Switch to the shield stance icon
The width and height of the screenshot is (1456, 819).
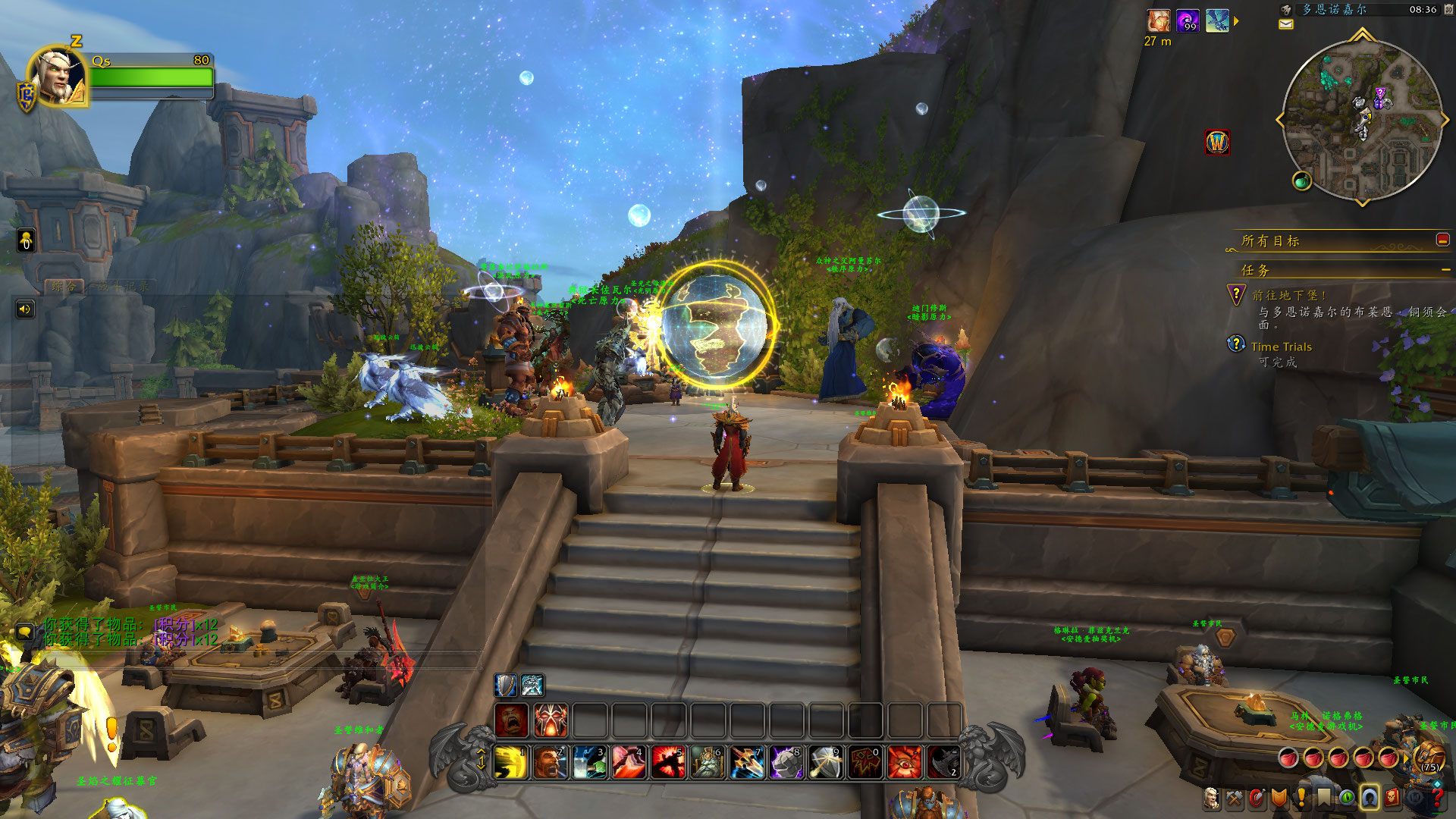(x=505, y=686)
